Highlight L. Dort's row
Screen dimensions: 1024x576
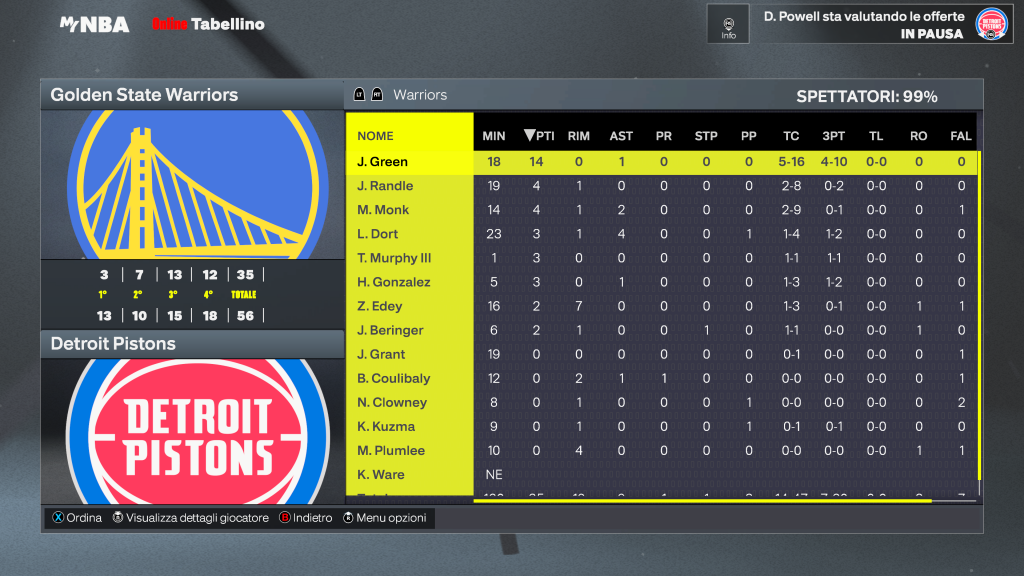378,234
